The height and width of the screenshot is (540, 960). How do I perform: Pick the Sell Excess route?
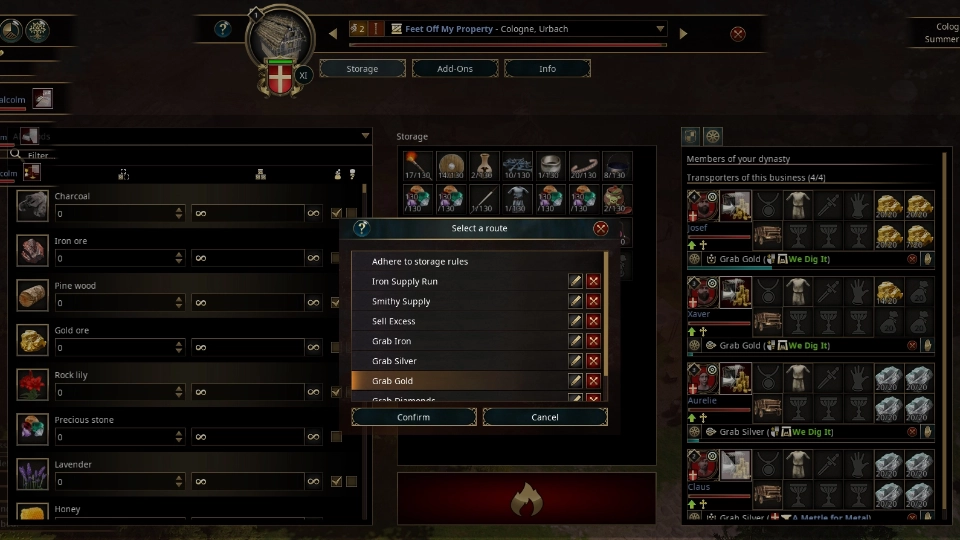[393, 321]
